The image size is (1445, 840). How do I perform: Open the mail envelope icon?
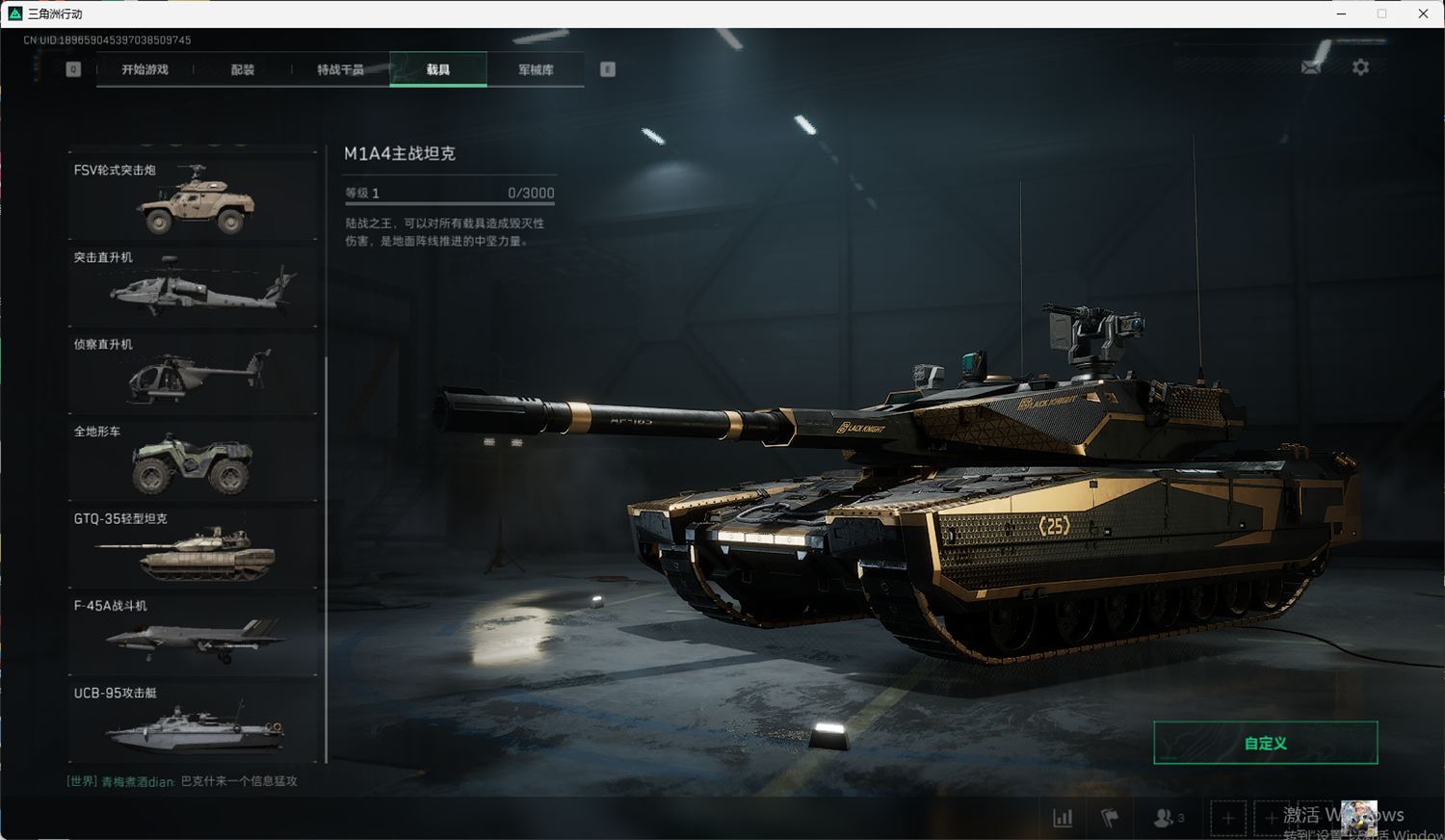(1311, 67)
